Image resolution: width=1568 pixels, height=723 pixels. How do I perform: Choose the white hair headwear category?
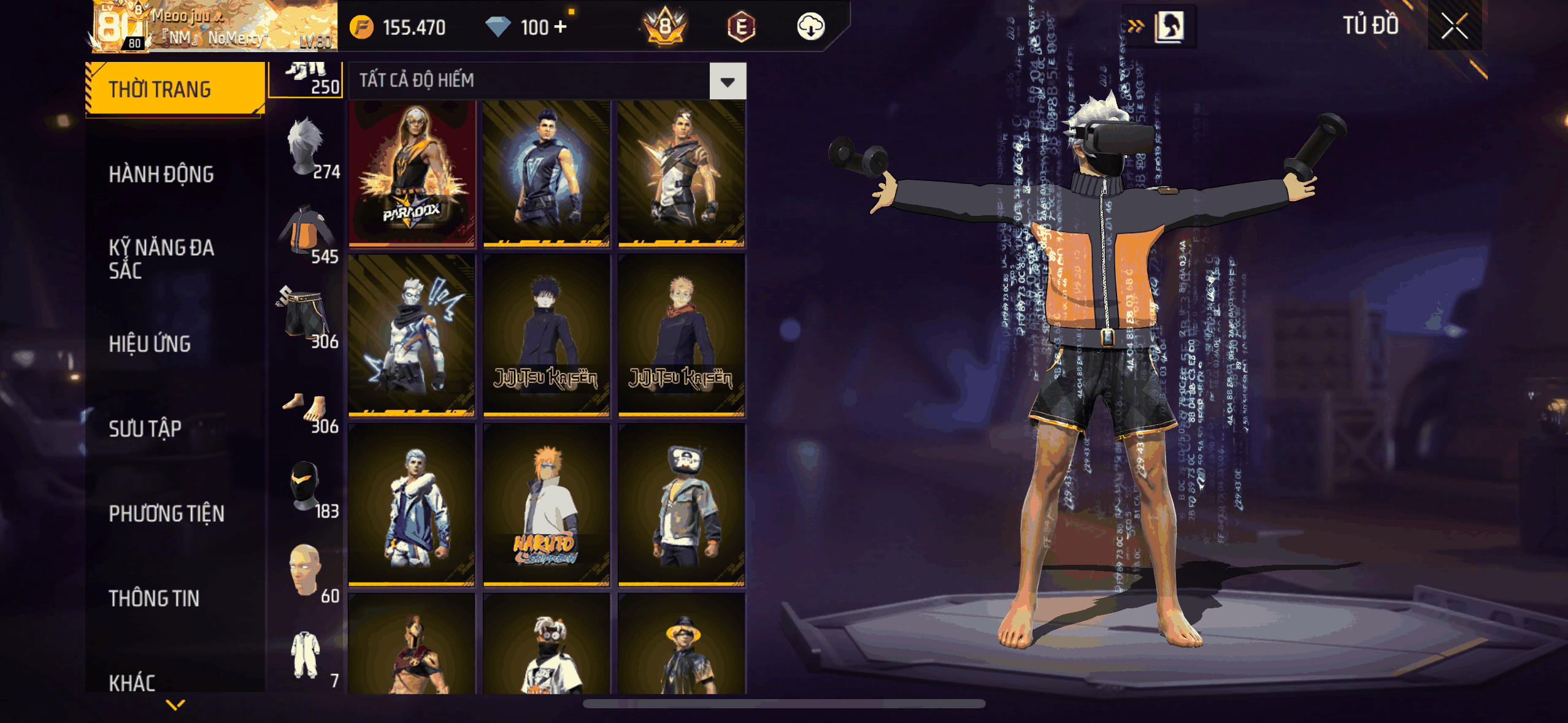[x=306, y=148]
